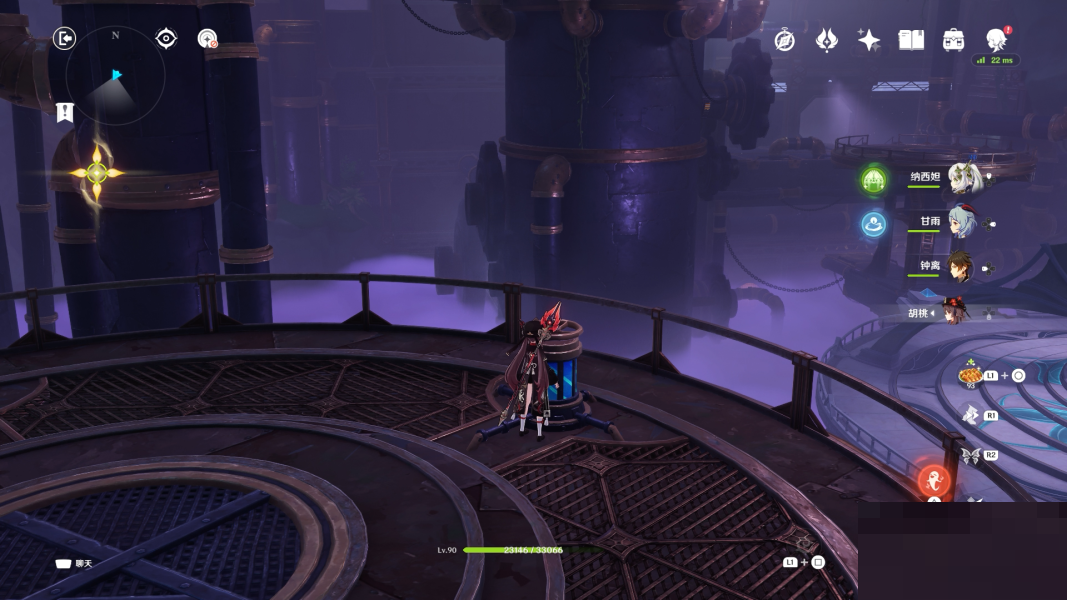Open the quest exclamation banner icon
The height and width of the screenshot is (600, 1067).
pyautogui.click(x=65, y=112)
